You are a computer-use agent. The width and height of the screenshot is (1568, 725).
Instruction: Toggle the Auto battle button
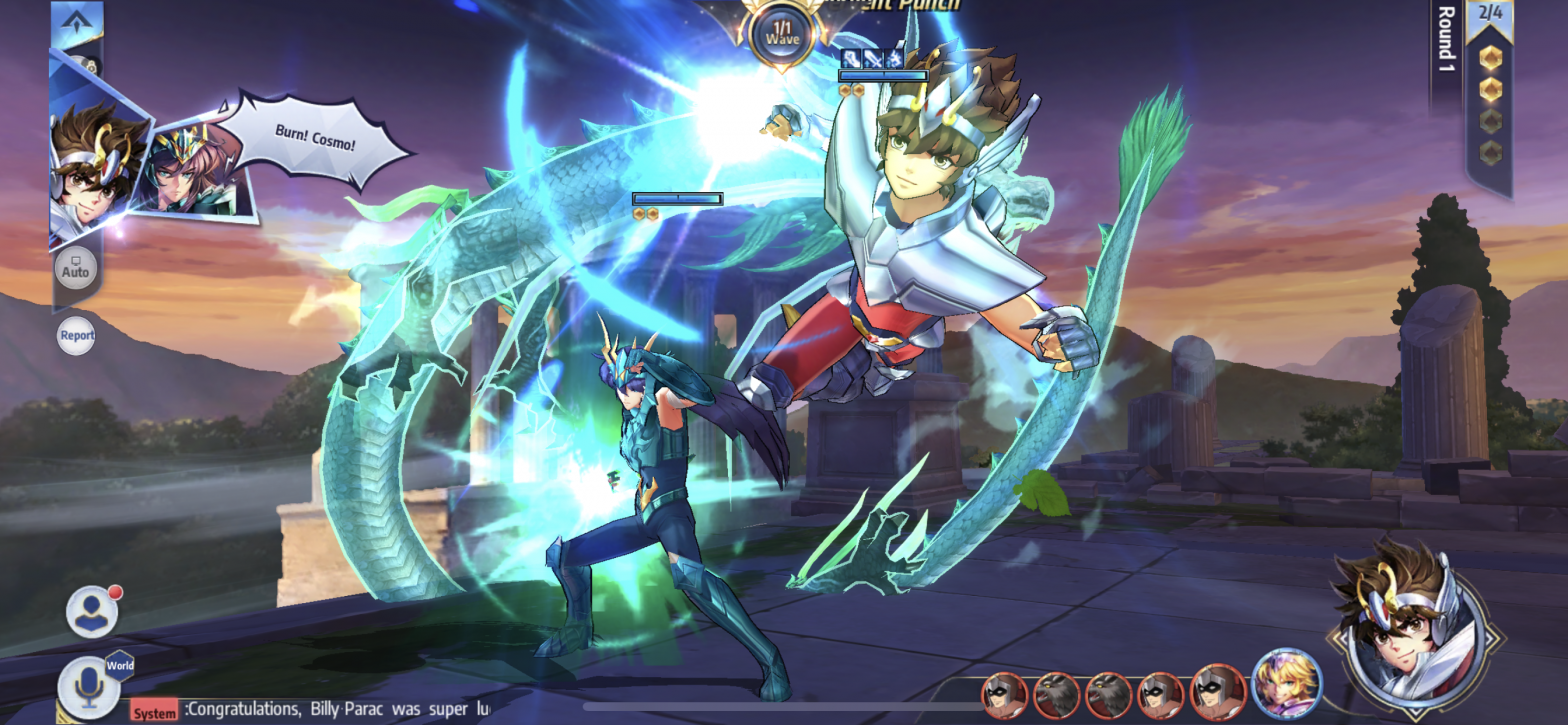pyautogui.click(x=76, y=269)
